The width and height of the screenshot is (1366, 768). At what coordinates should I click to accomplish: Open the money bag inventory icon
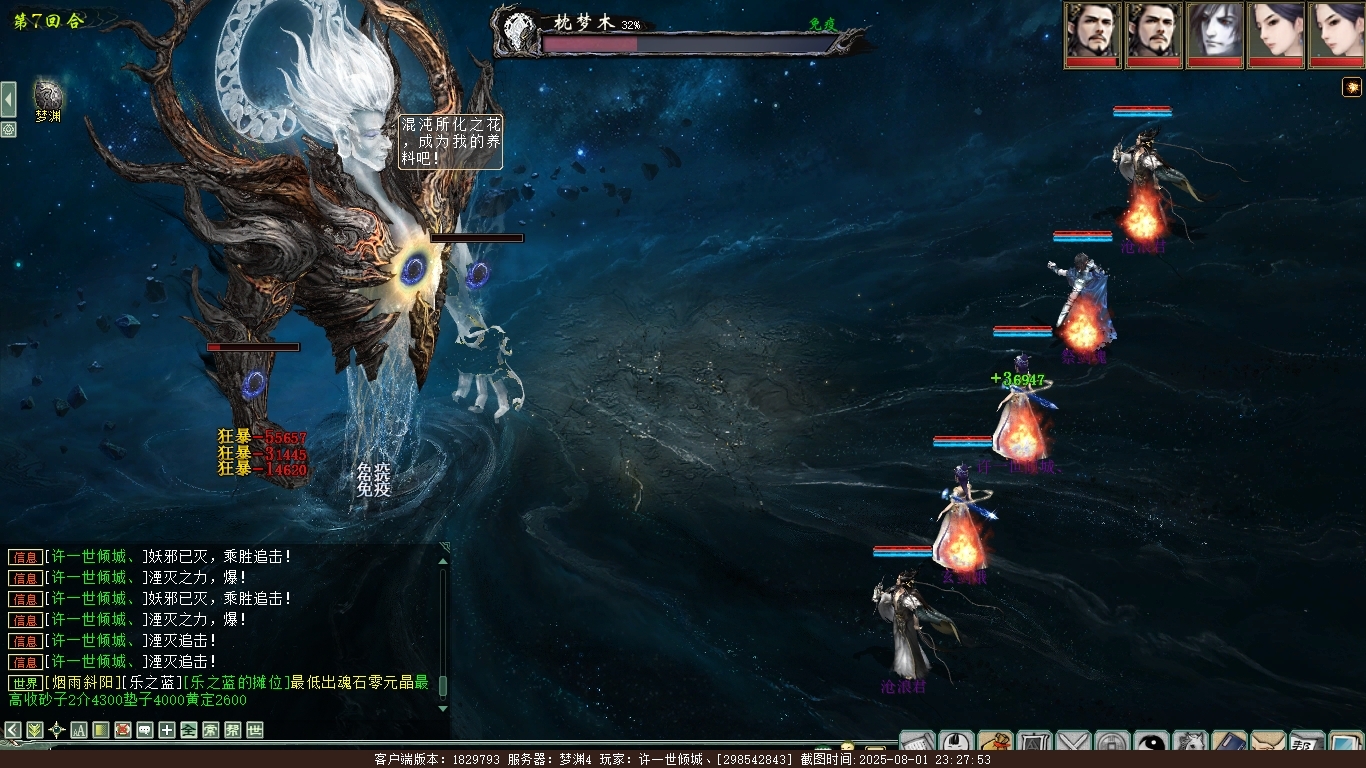(x=995, y=743)
